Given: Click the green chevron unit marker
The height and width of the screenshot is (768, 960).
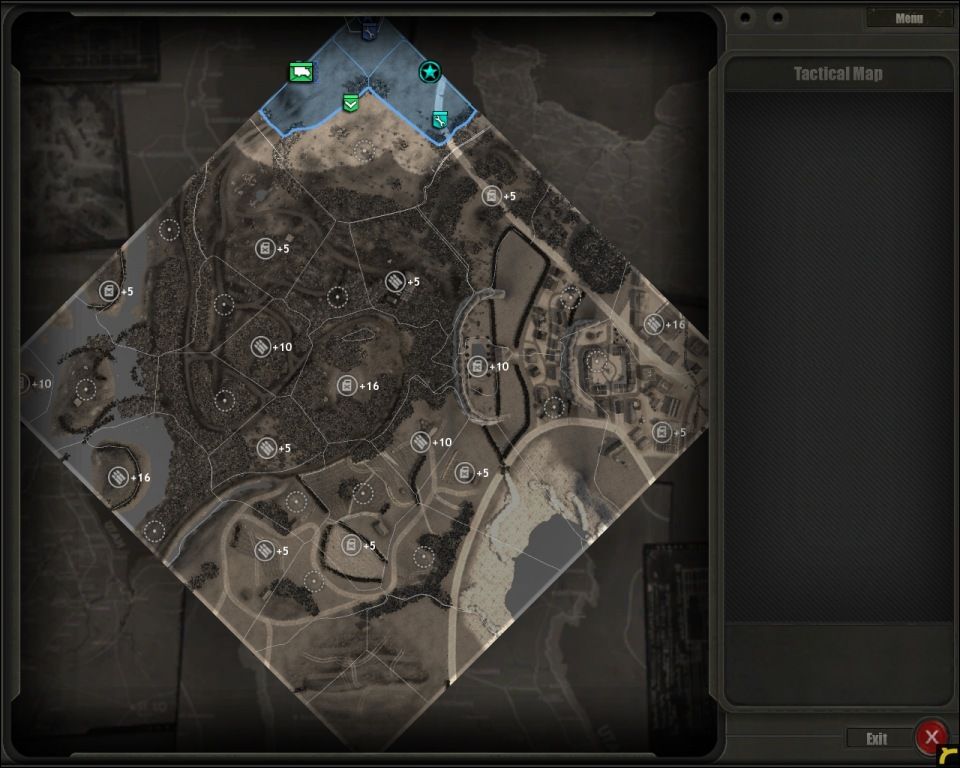Looking at the screenshot, I should 350,102.
